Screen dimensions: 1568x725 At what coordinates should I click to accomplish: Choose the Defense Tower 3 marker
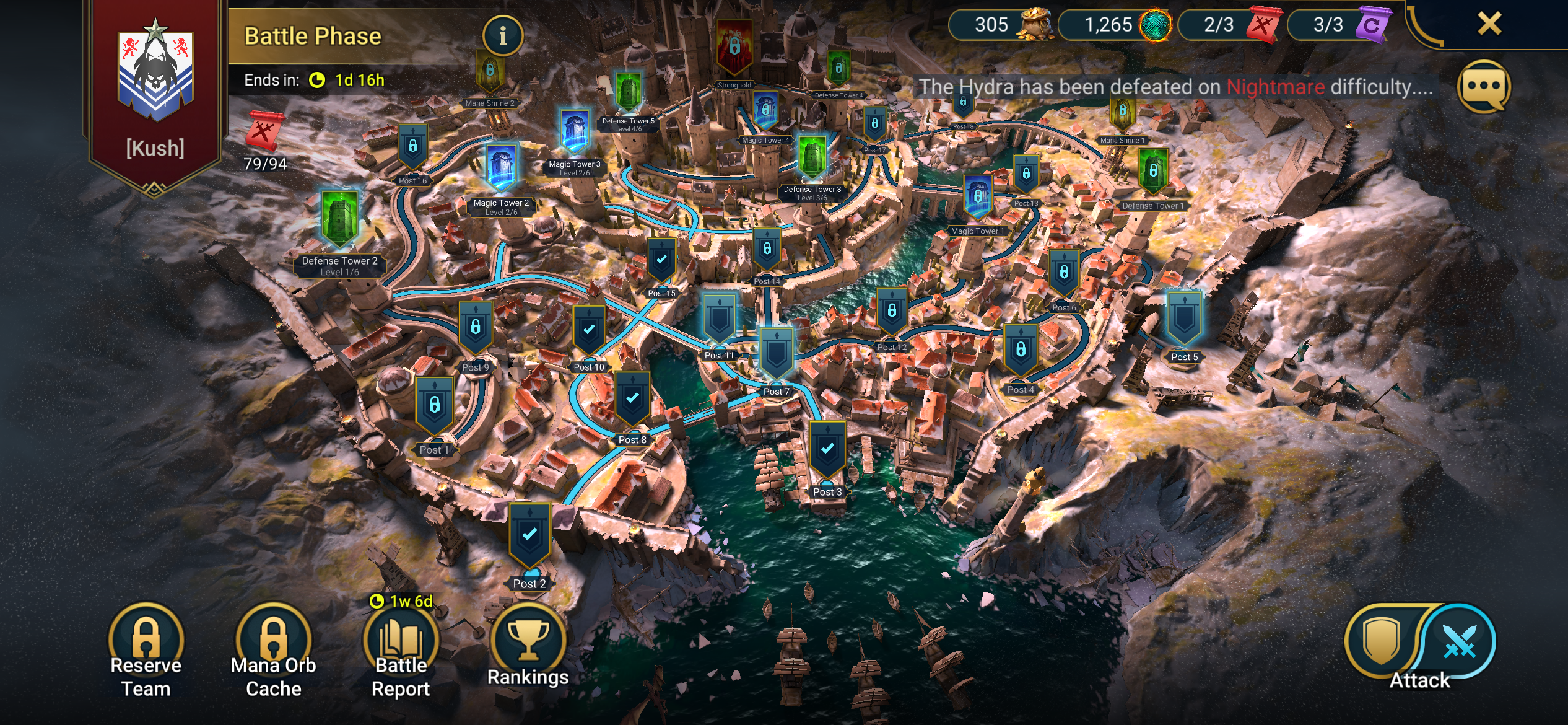(812, 157)
